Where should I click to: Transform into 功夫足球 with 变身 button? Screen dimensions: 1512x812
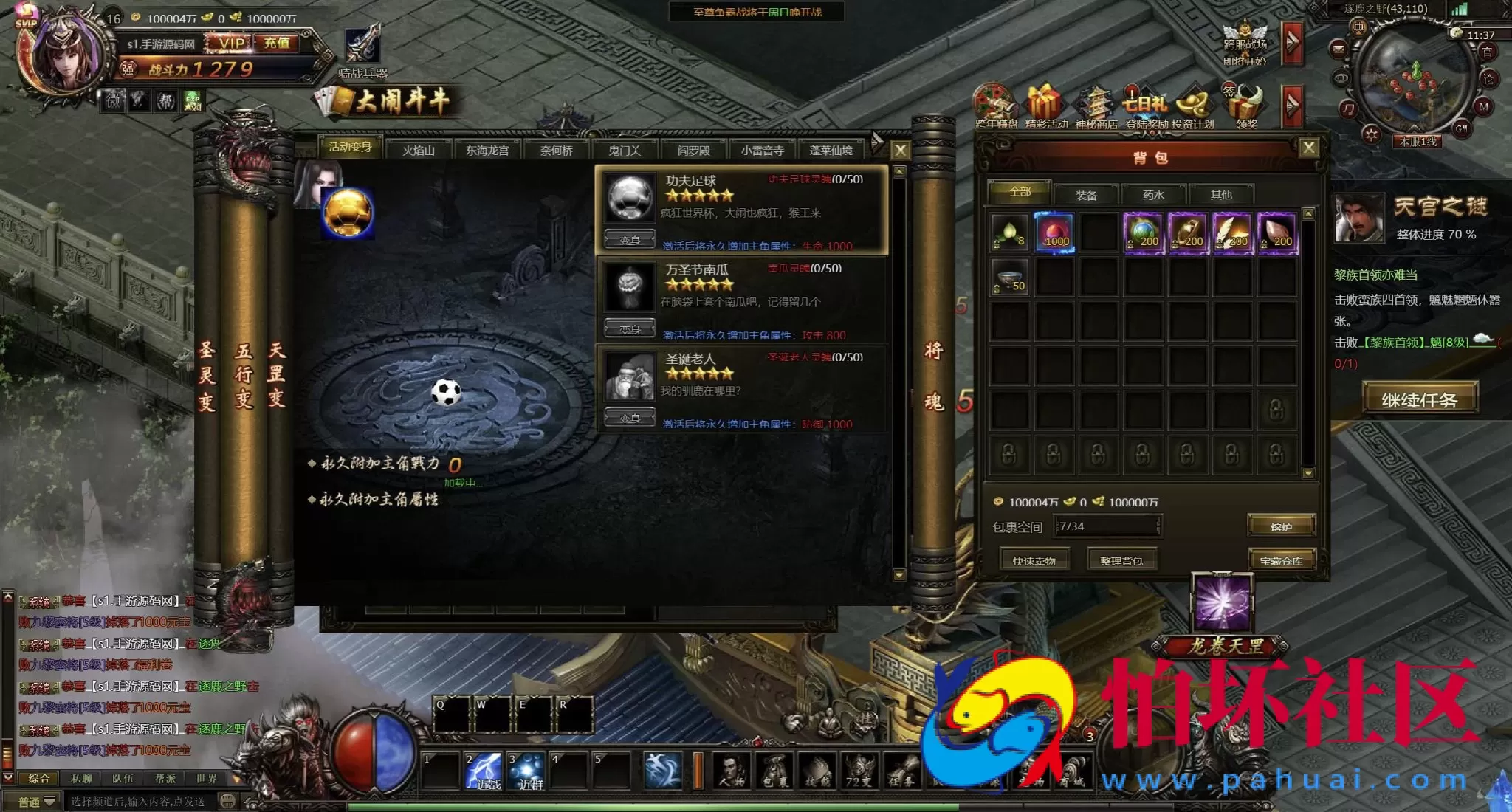[629, 240]
